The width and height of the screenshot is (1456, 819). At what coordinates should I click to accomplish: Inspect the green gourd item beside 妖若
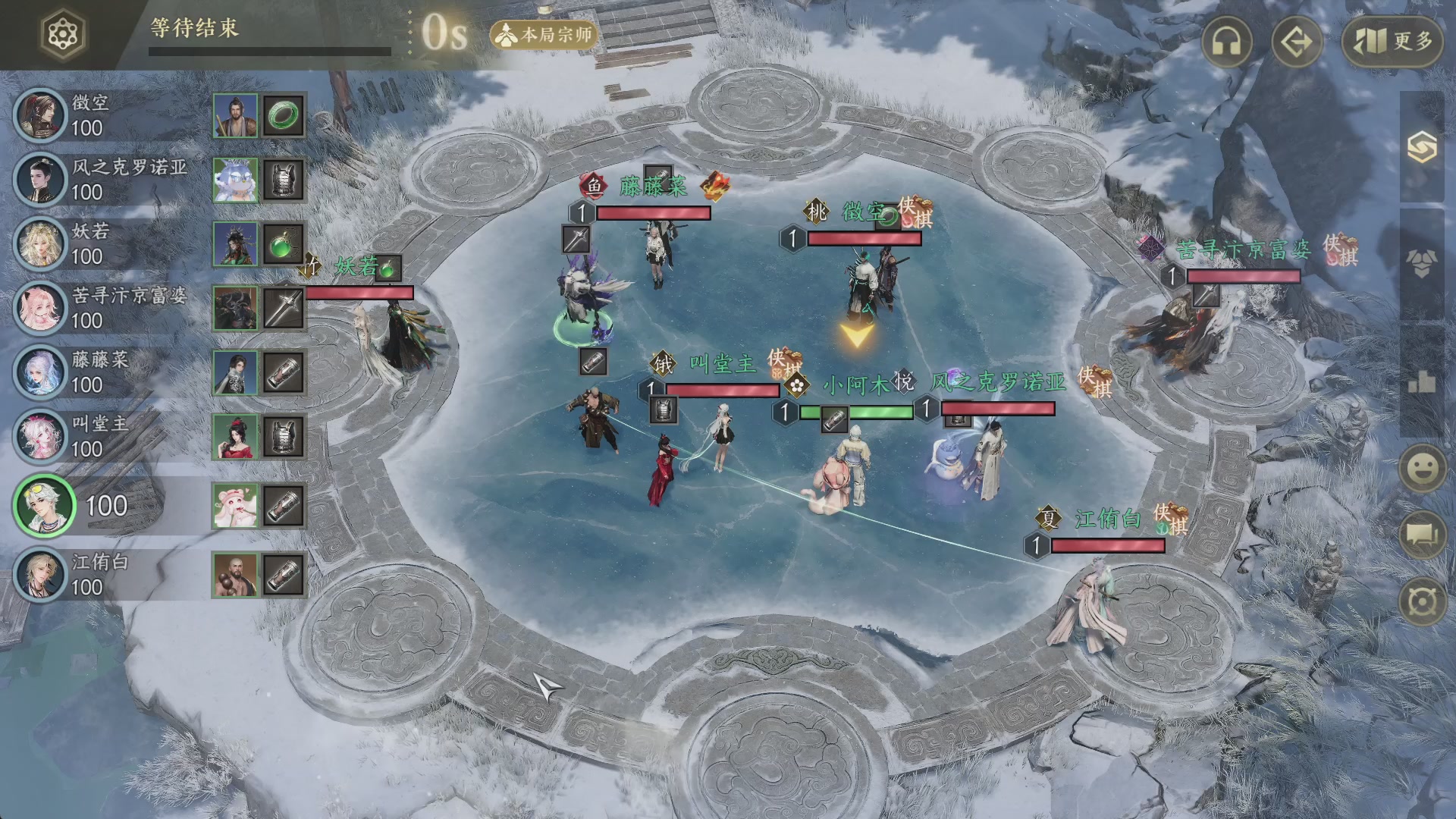(x=284, y=245)
